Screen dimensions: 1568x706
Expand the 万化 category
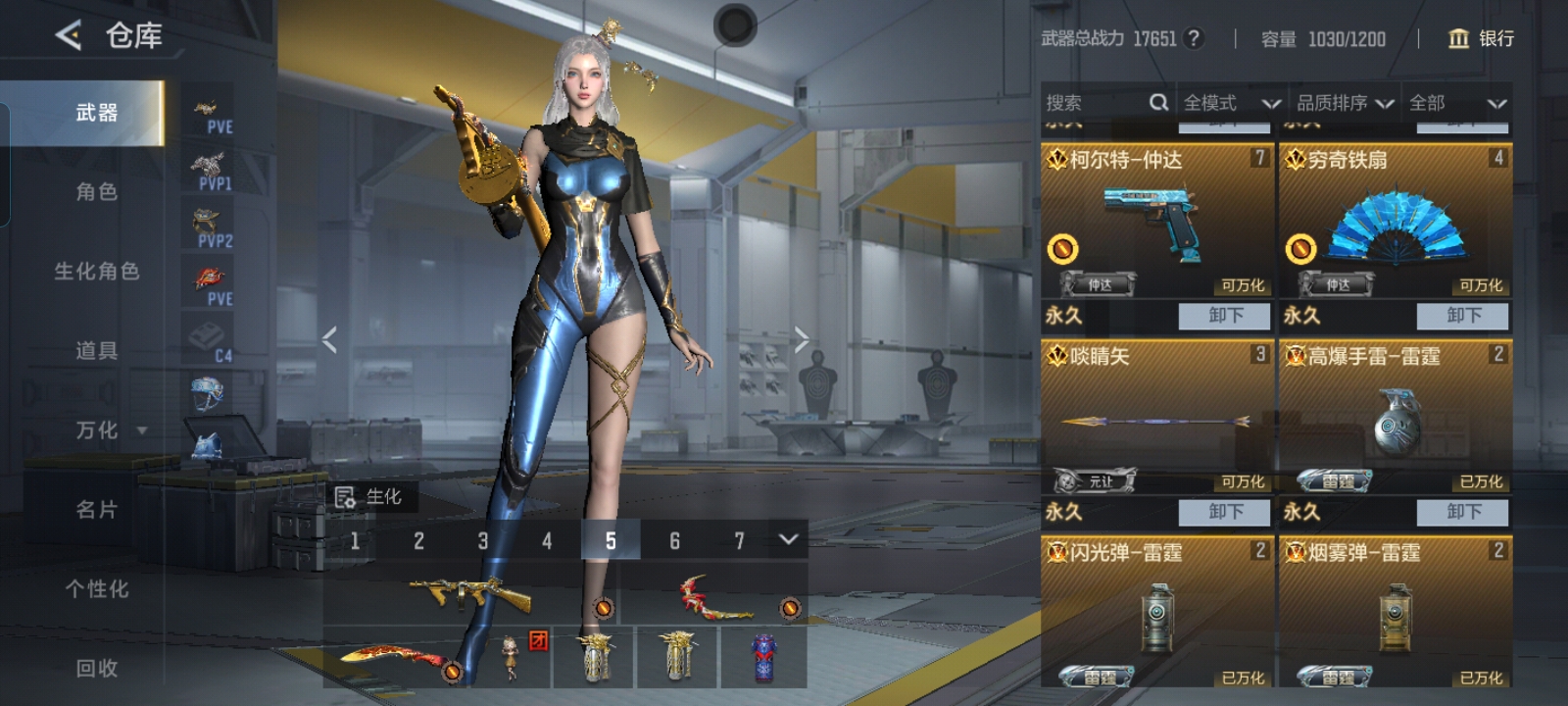(x=110, y=429)
